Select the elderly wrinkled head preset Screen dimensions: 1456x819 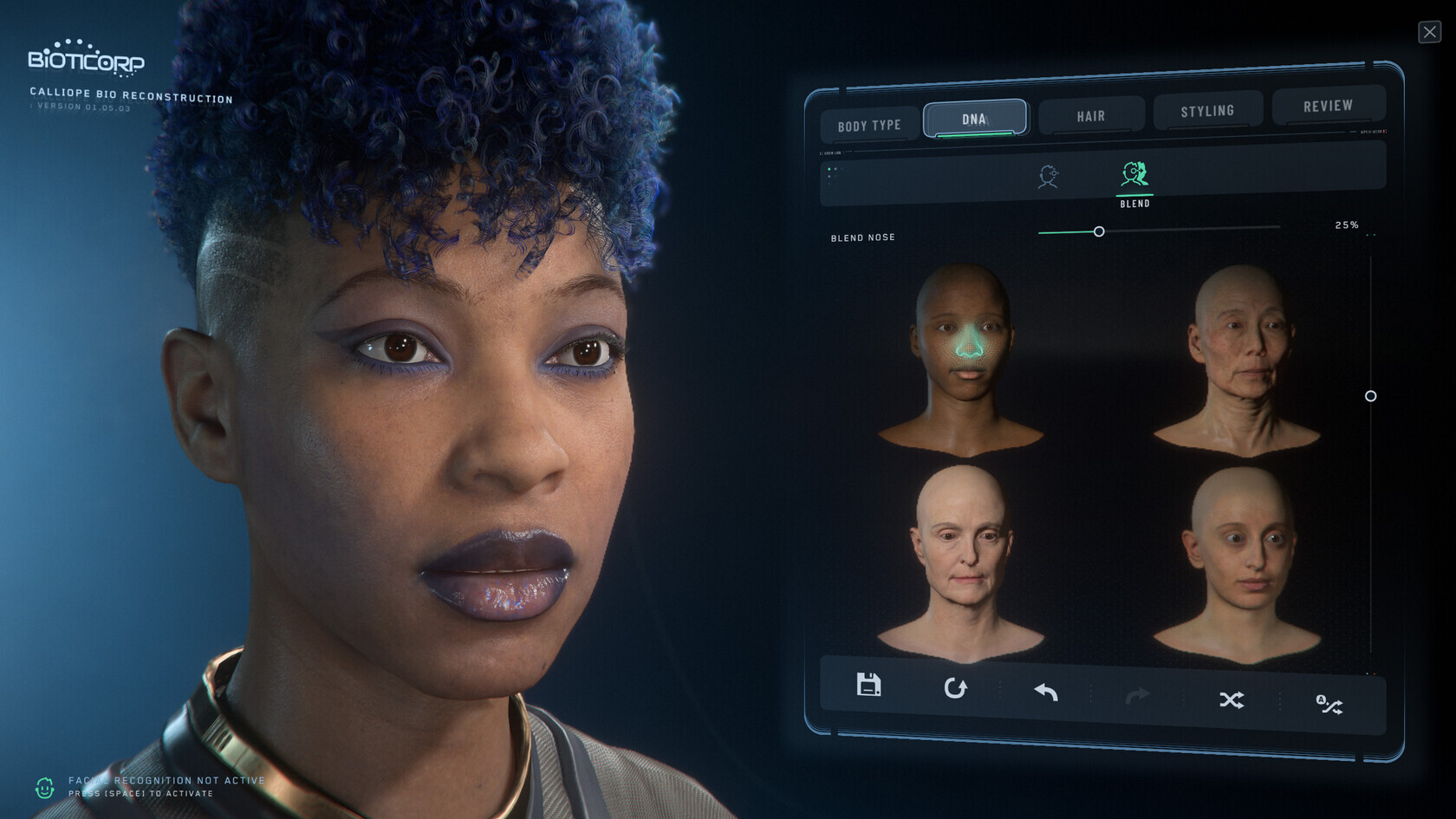click(1238, 360)
